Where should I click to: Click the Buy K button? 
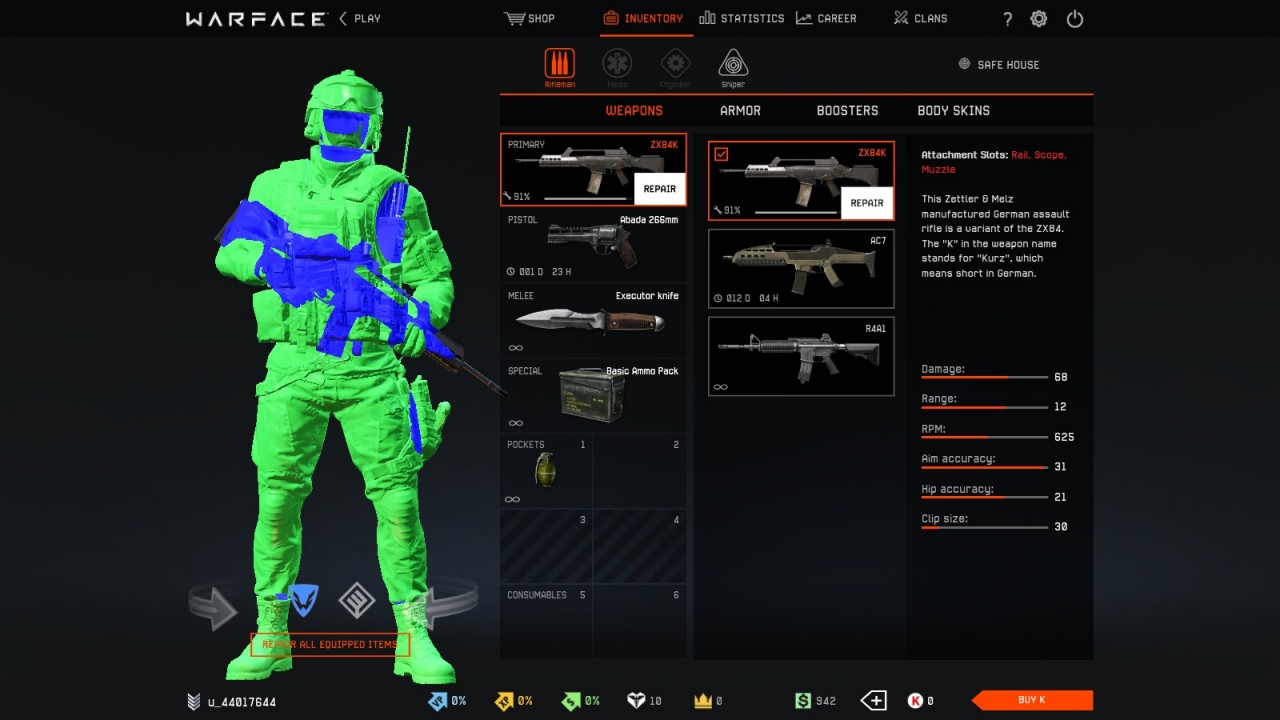point(1032,700)
